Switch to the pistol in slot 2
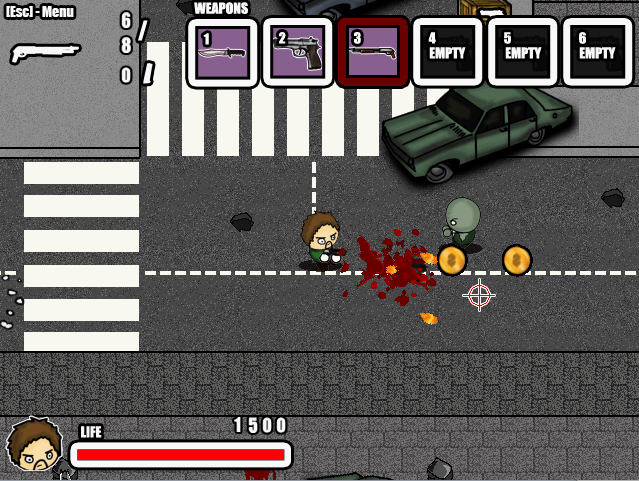The height and width of the screenshot is (481, 639). pyautogui.click(x=298, y=52)
